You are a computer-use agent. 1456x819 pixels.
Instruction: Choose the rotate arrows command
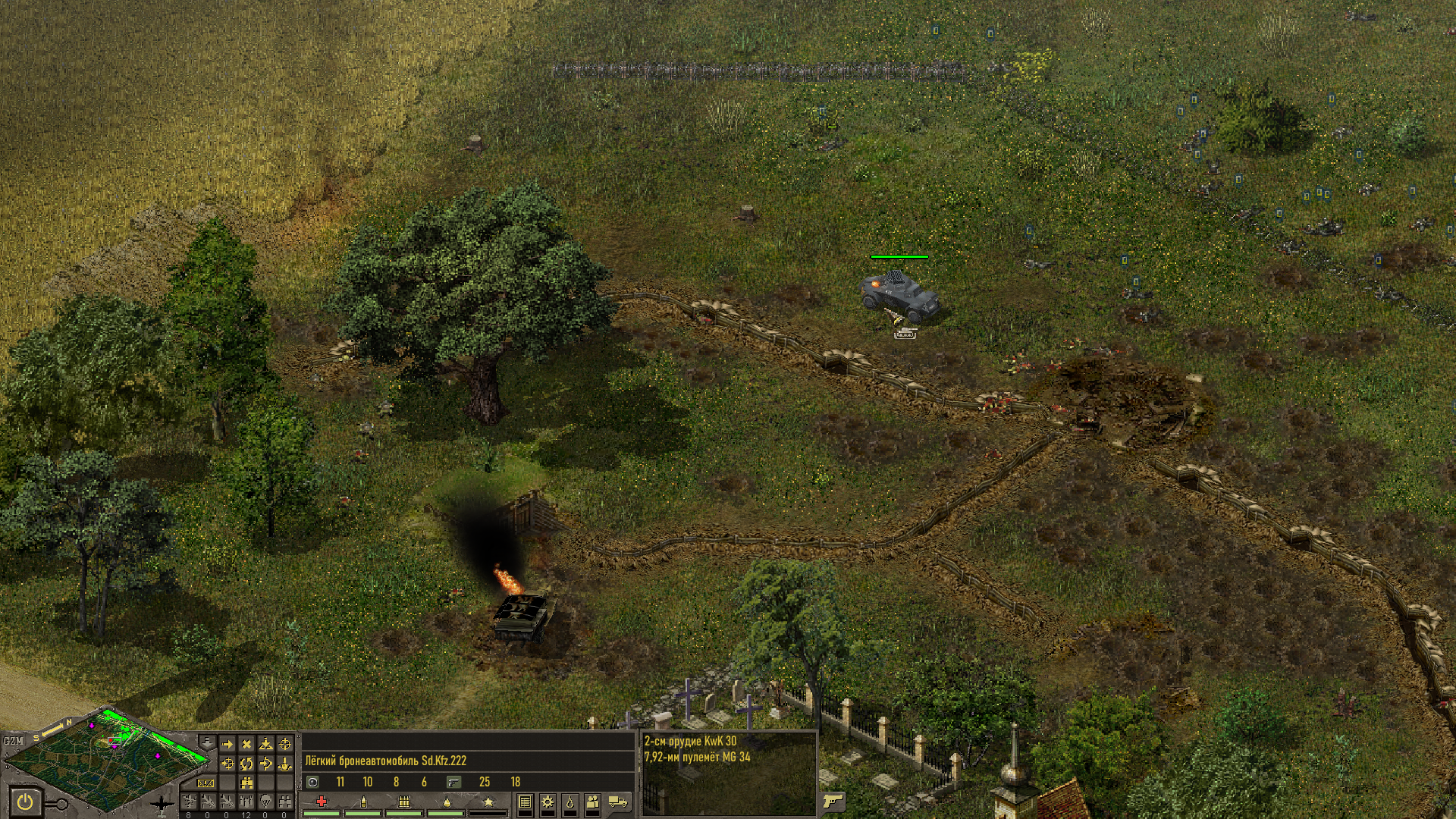(x=246, y=764)
